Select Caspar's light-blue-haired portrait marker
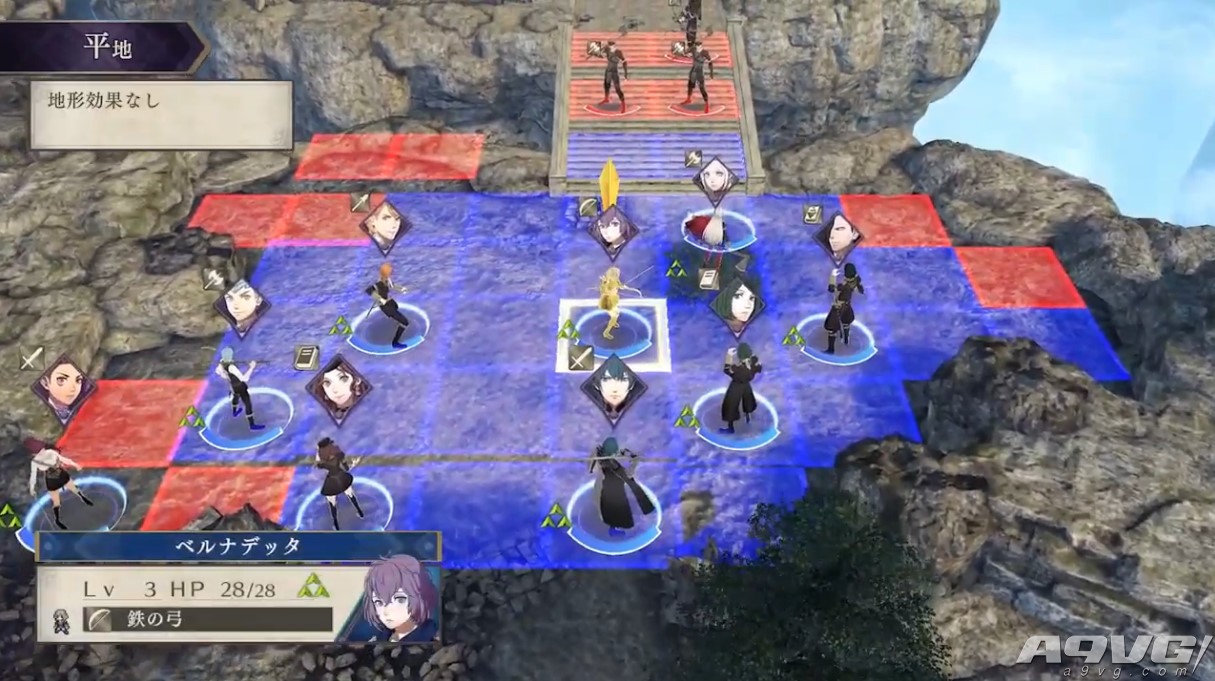Image resolution: width=1215 pixels, height=681 pixels. coord(241,305)
